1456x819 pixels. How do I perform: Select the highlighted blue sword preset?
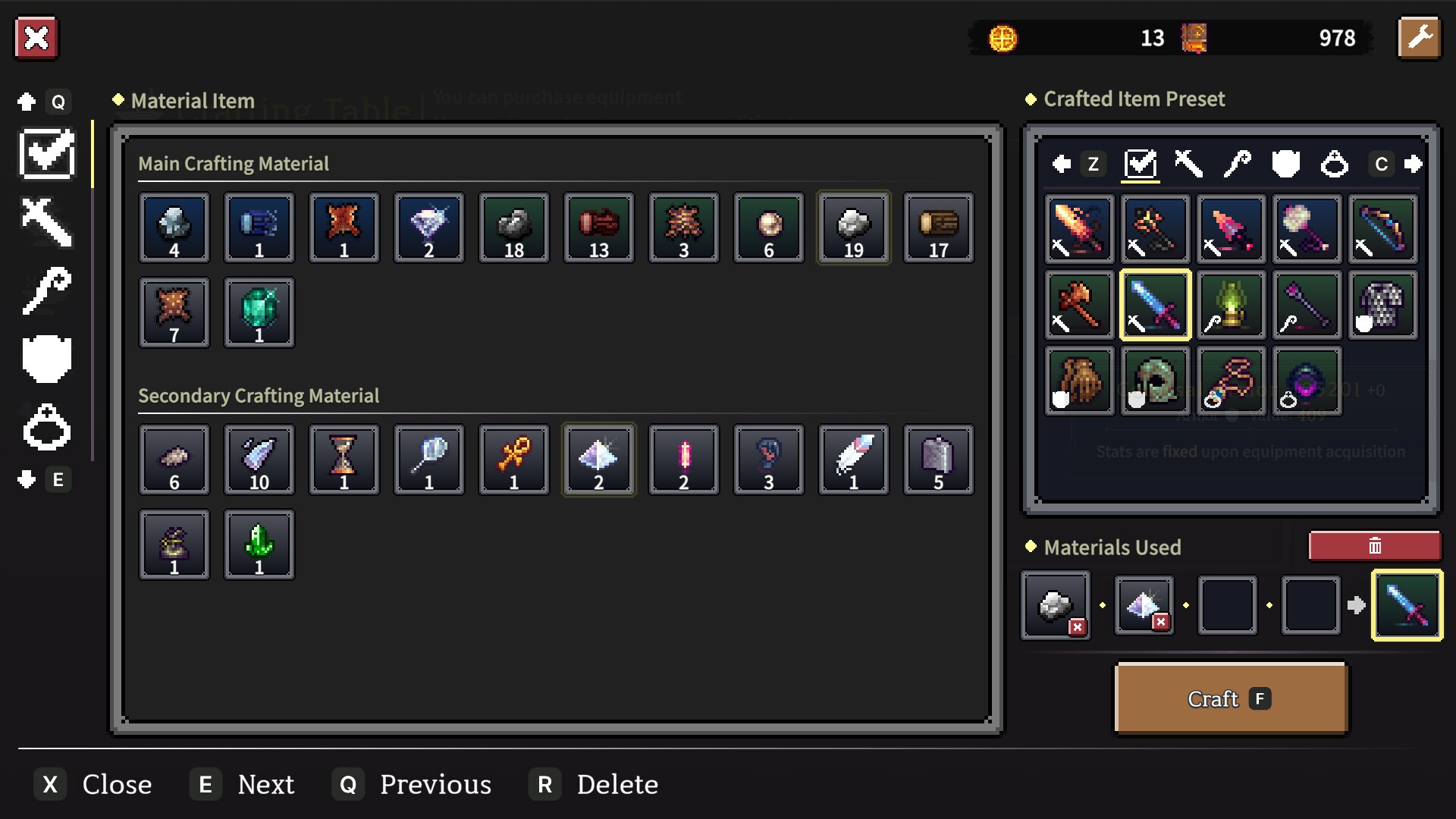[x=1154, y=305]
